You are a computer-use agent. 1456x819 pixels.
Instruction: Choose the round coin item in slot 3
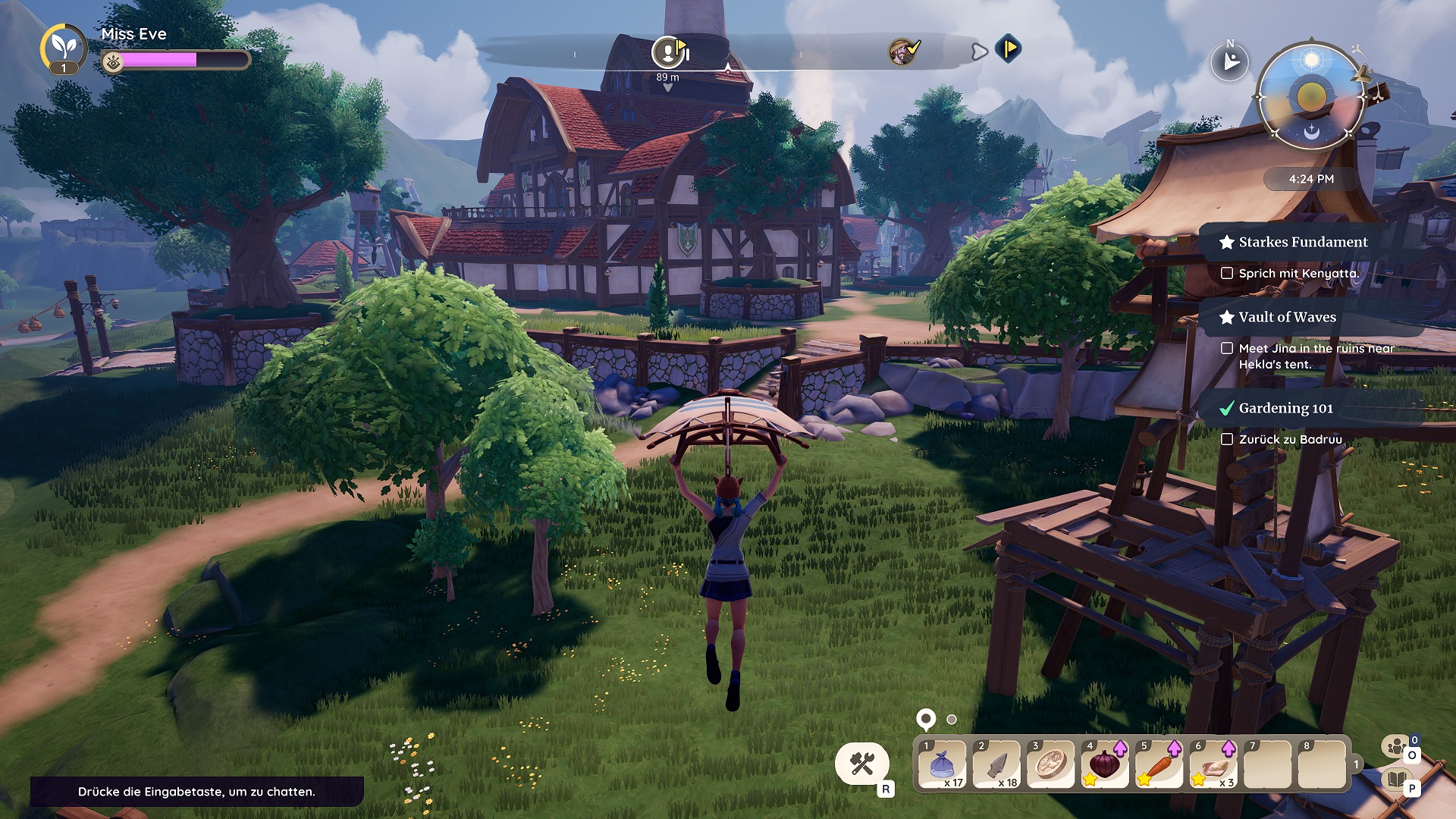point(1050,764)
